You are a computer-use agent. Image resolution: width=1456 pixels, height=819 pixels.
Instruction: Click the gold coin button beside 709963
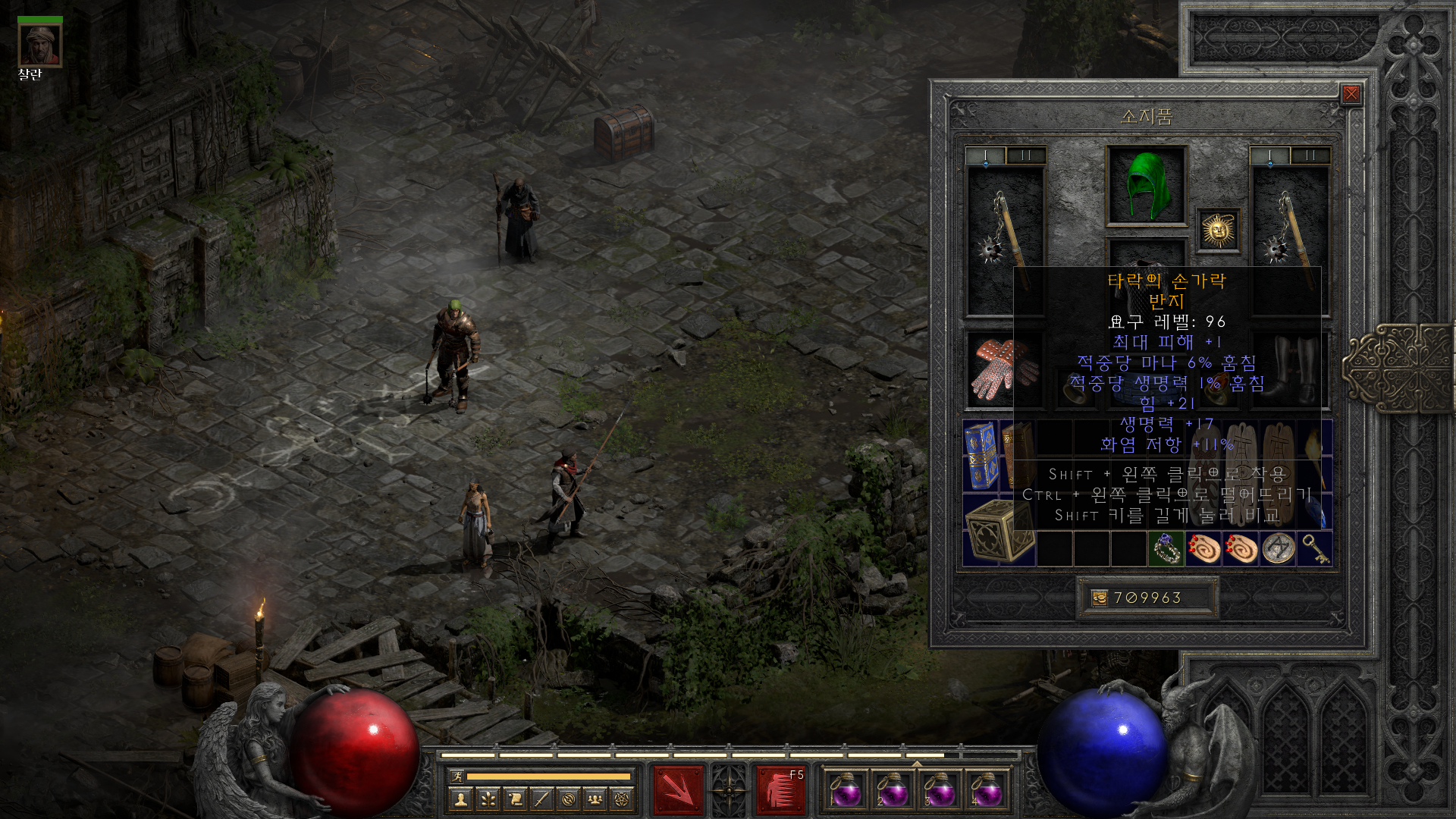(x=1099, y=598)
